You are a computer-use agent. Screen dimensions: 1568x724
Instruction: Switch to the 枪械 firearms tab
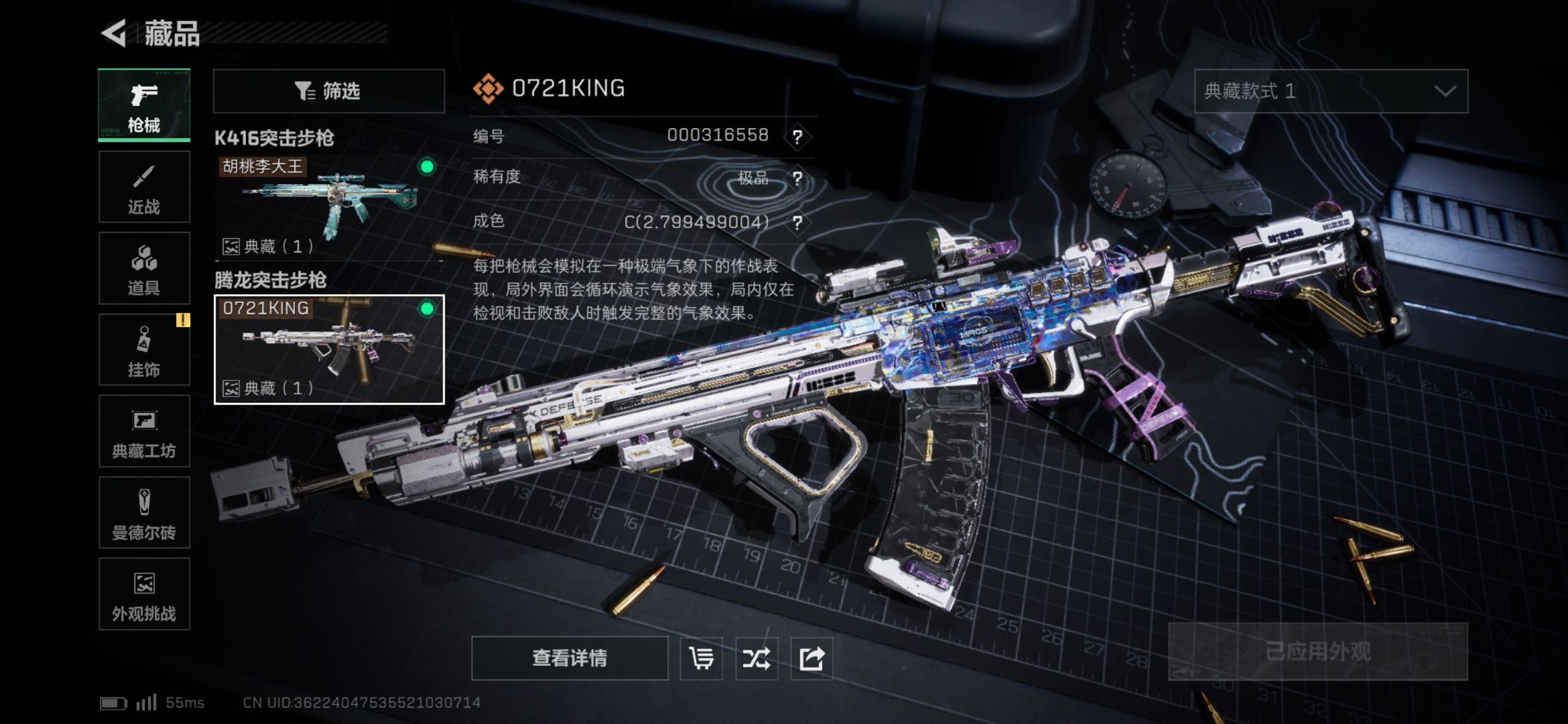pyautogui.click(x=144, y=105)
